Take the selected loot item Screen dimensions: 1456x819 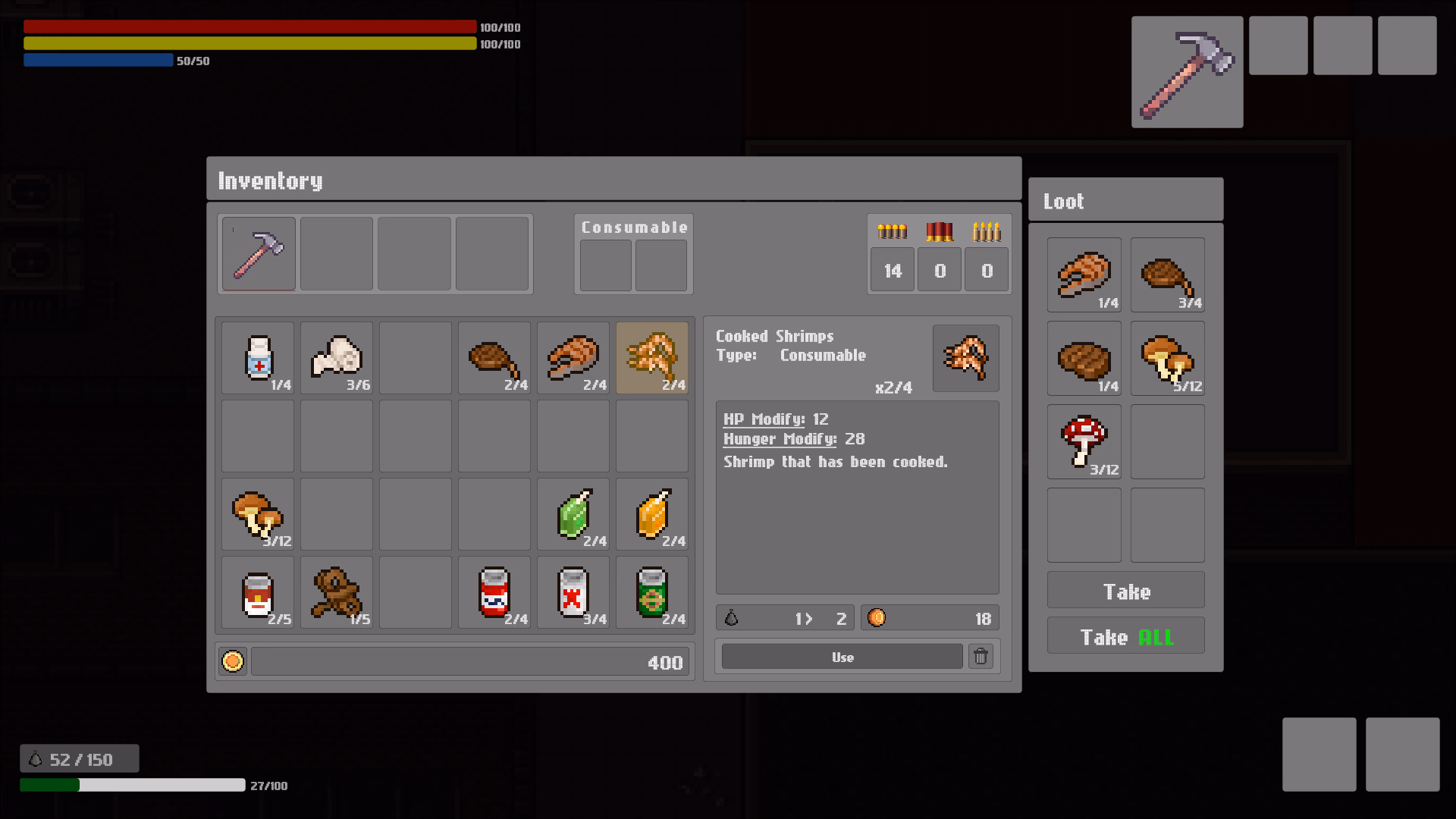pyautogui.click(x=1125, y=591)
